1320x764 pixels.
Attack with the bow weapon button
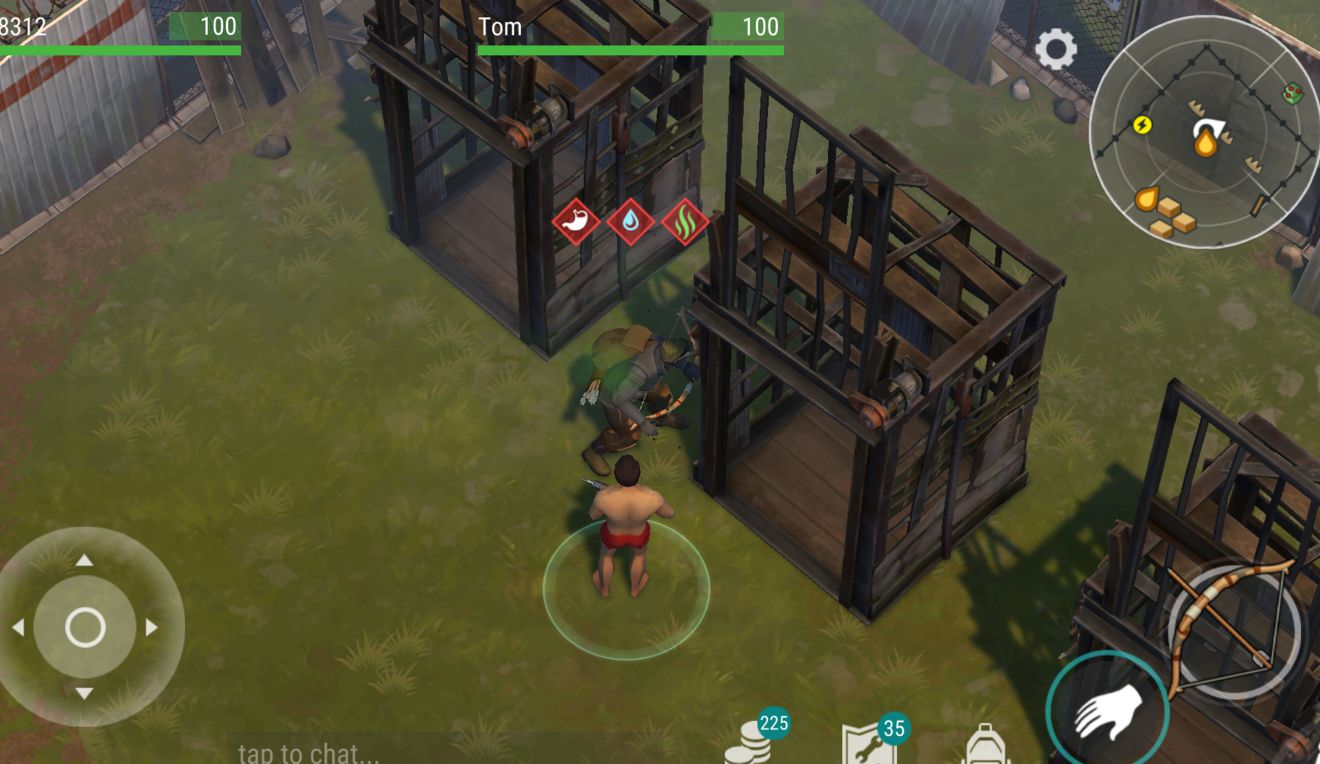coord(1235,630)
